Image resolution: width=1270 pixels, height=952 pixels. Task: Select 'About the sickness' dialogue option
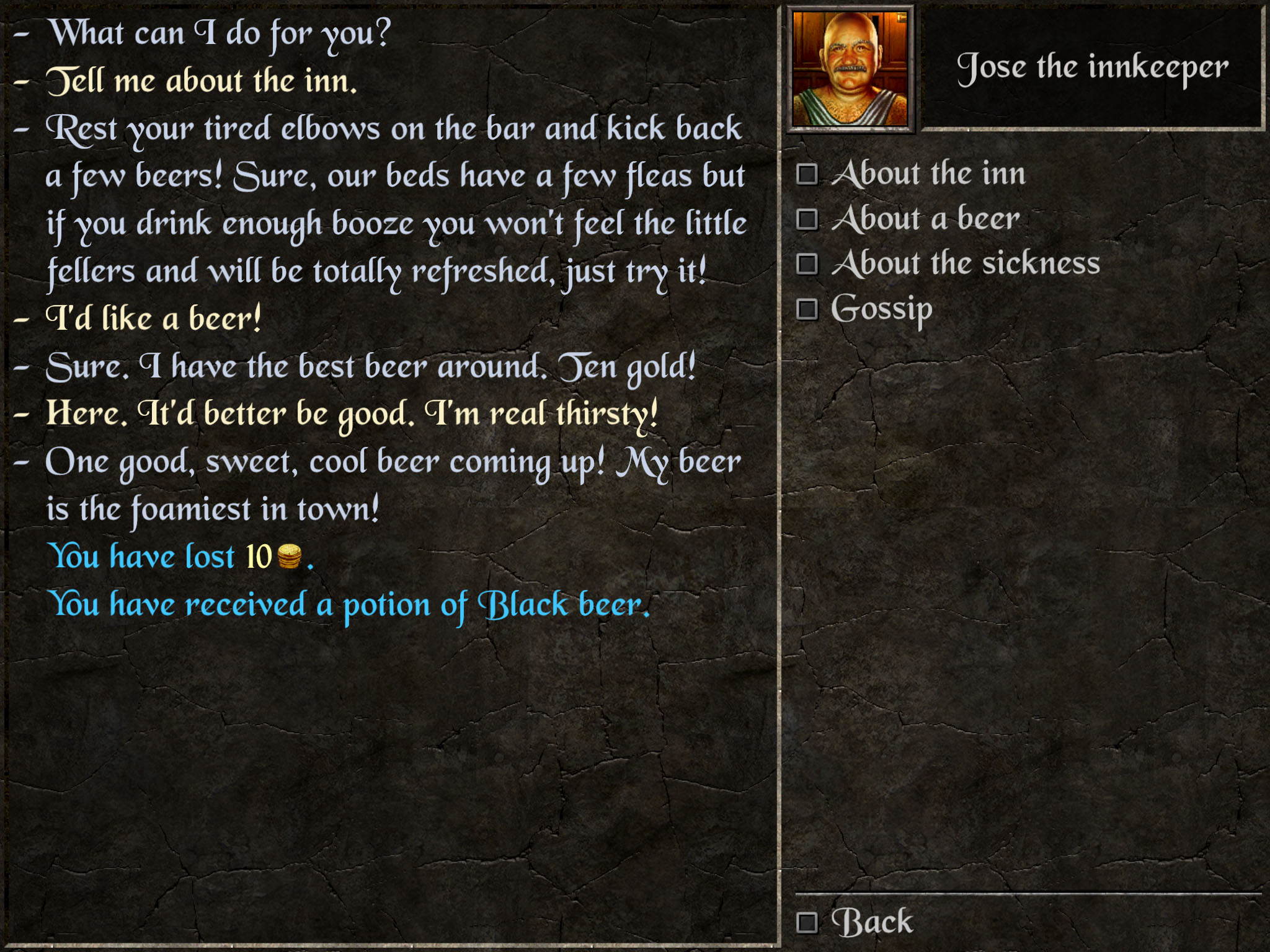click(x=964, y=263)
